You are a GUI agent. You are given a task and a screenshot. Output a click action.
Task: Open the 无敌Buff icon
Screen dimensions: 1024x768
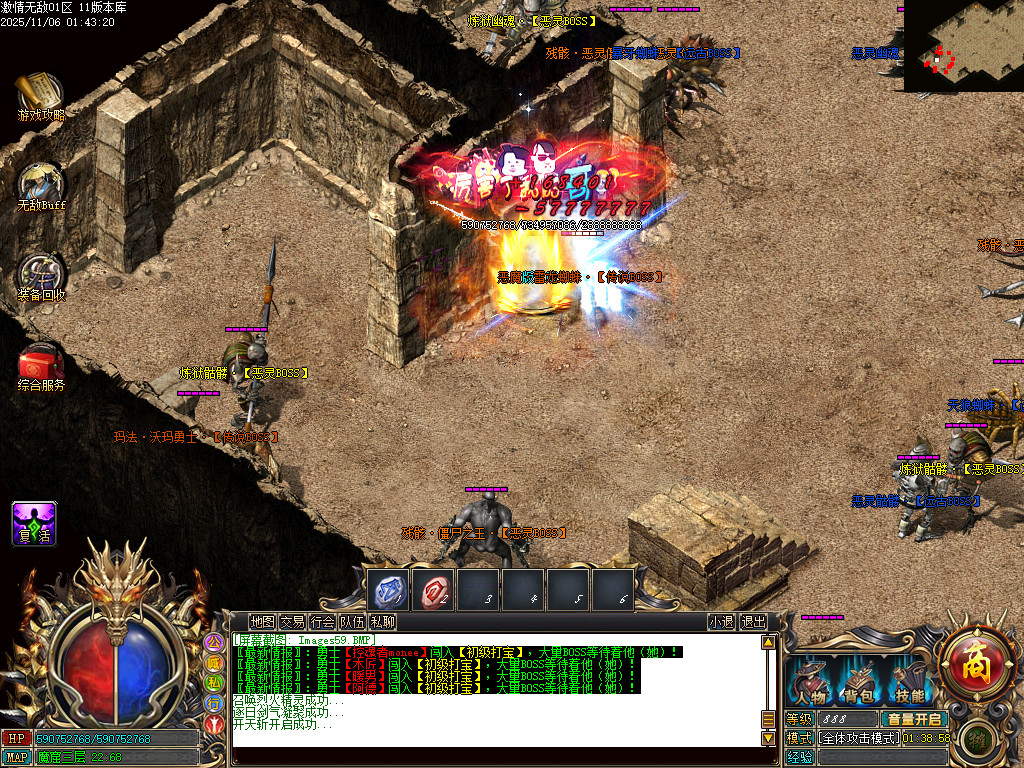pyautogui.click(x=41, y=183)
